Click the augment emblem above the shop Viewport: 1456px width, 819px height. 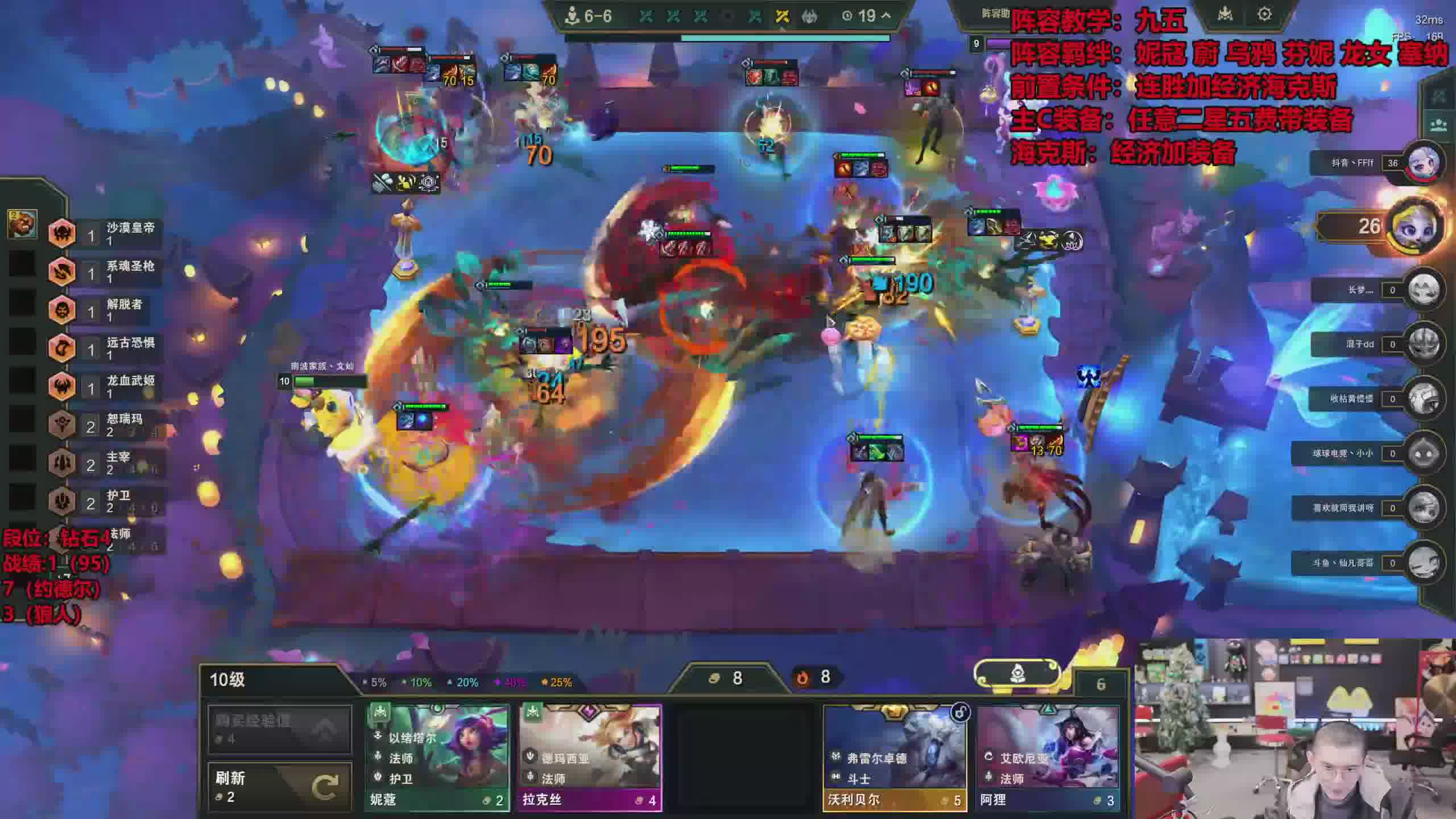[x=1017, y=675]
